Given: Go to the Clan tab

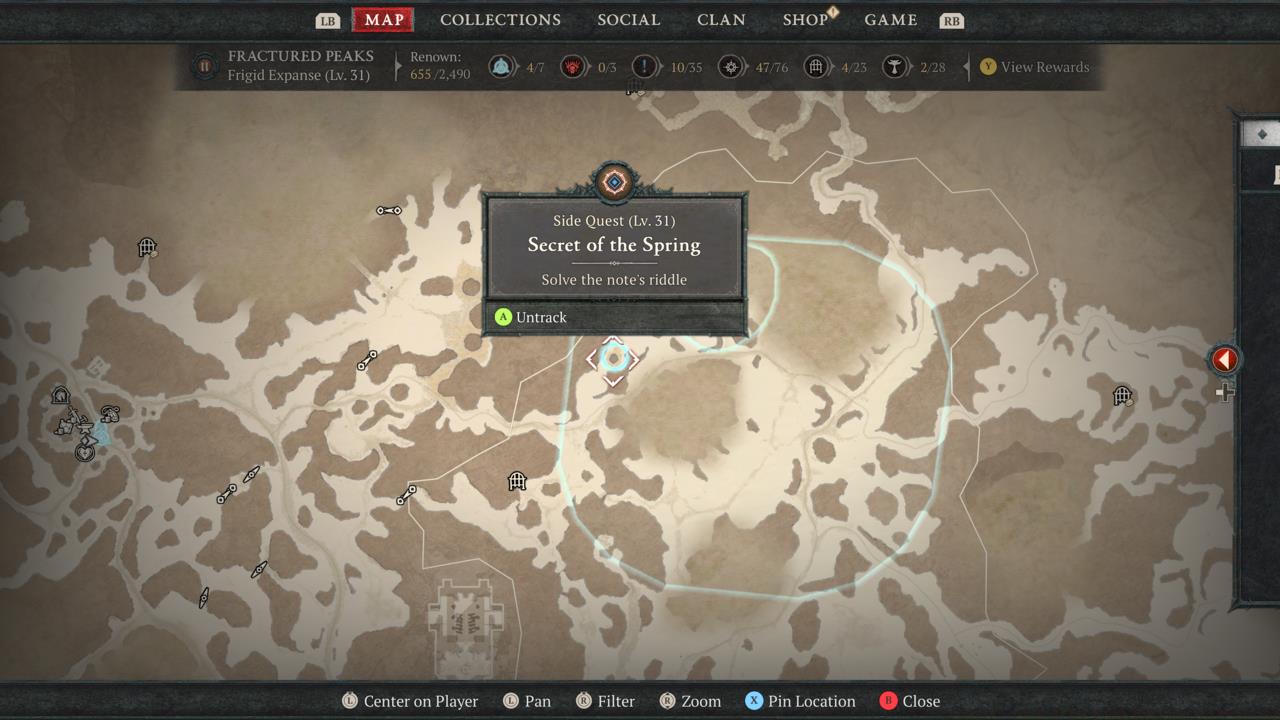Looking at the screenshot, I should pos(721,20).
